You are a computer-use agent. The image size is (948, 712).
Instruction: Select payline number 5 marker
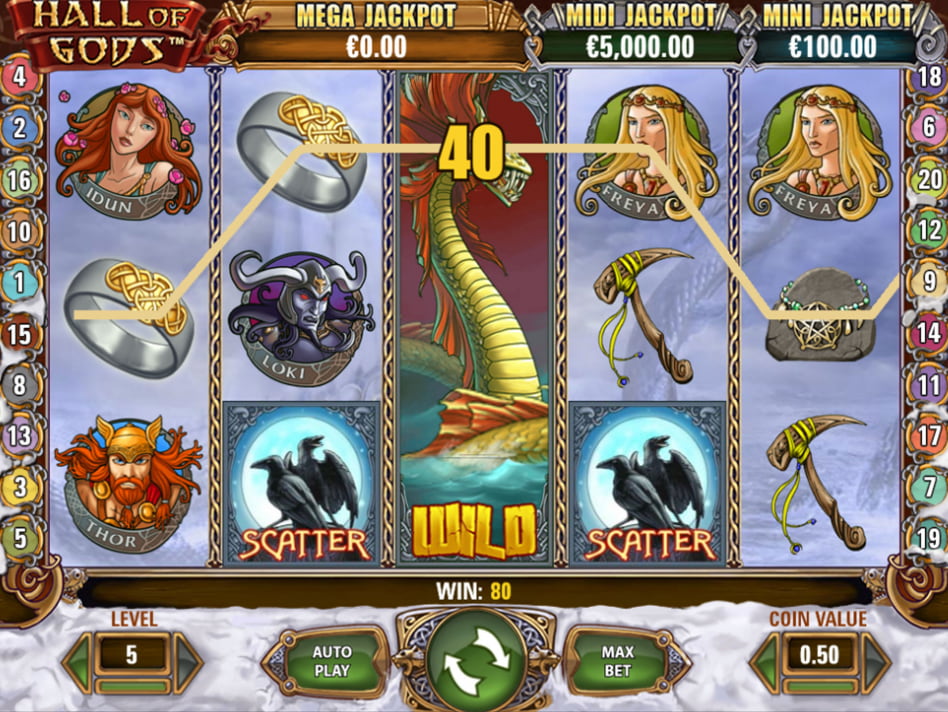pos(20,539)
